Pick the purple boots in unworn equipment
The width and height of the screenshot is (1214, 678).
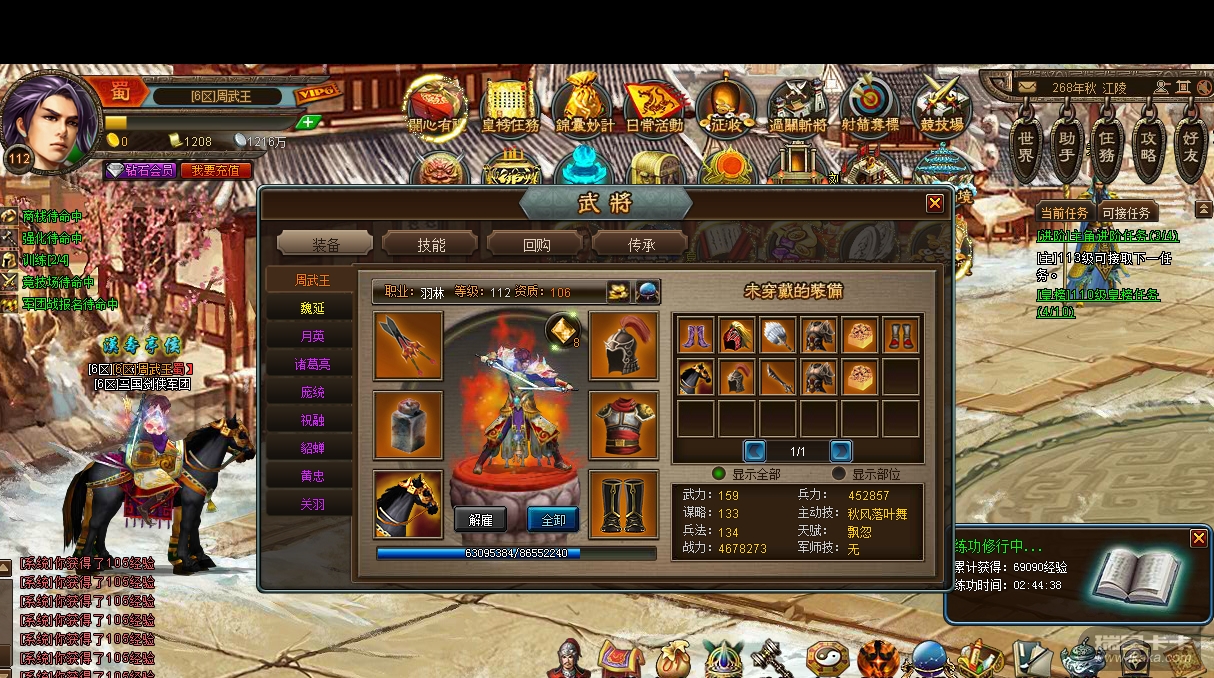click(696, 335)
